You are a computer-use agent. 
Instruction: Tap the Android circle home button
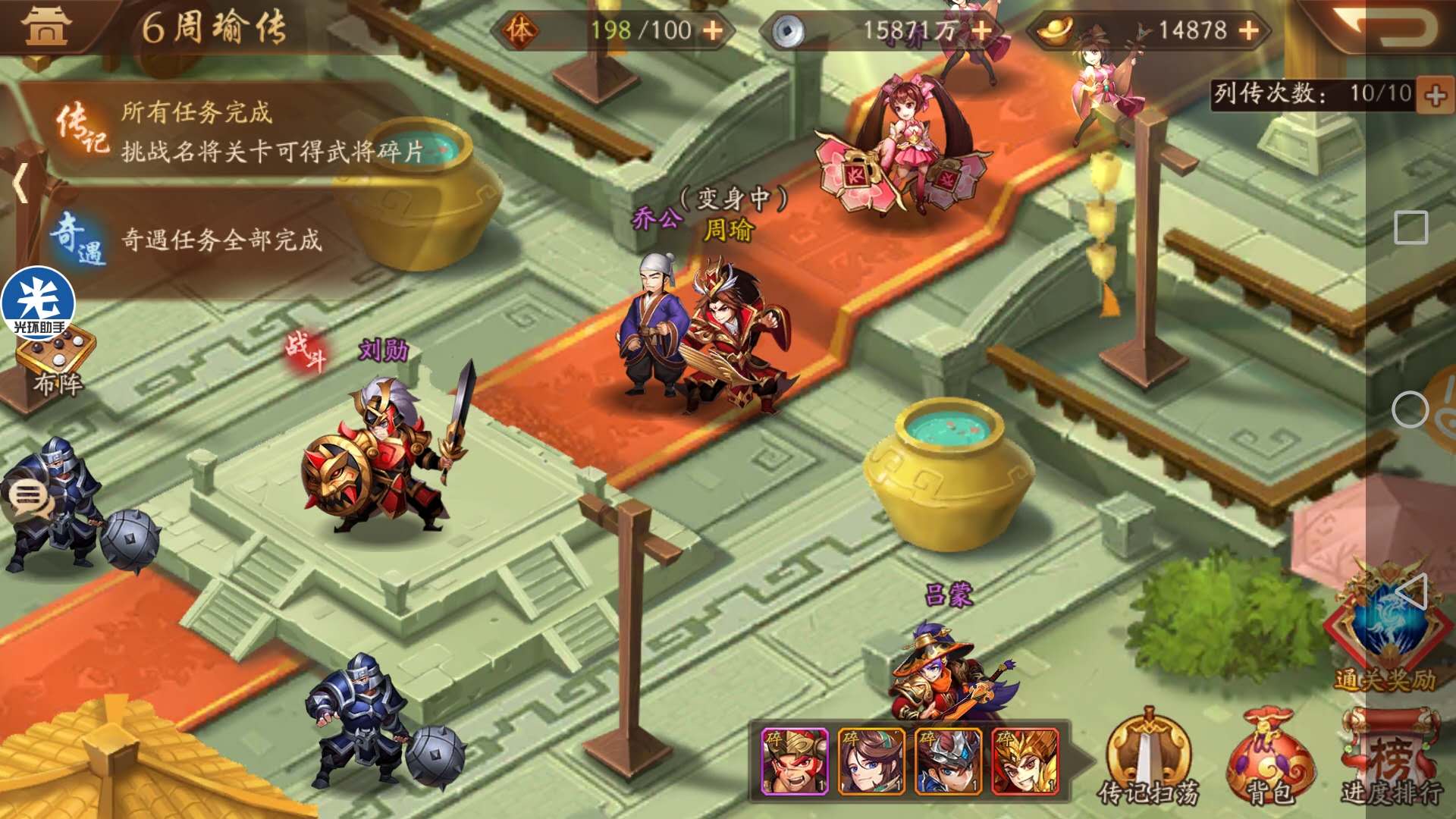(1410, 410)
